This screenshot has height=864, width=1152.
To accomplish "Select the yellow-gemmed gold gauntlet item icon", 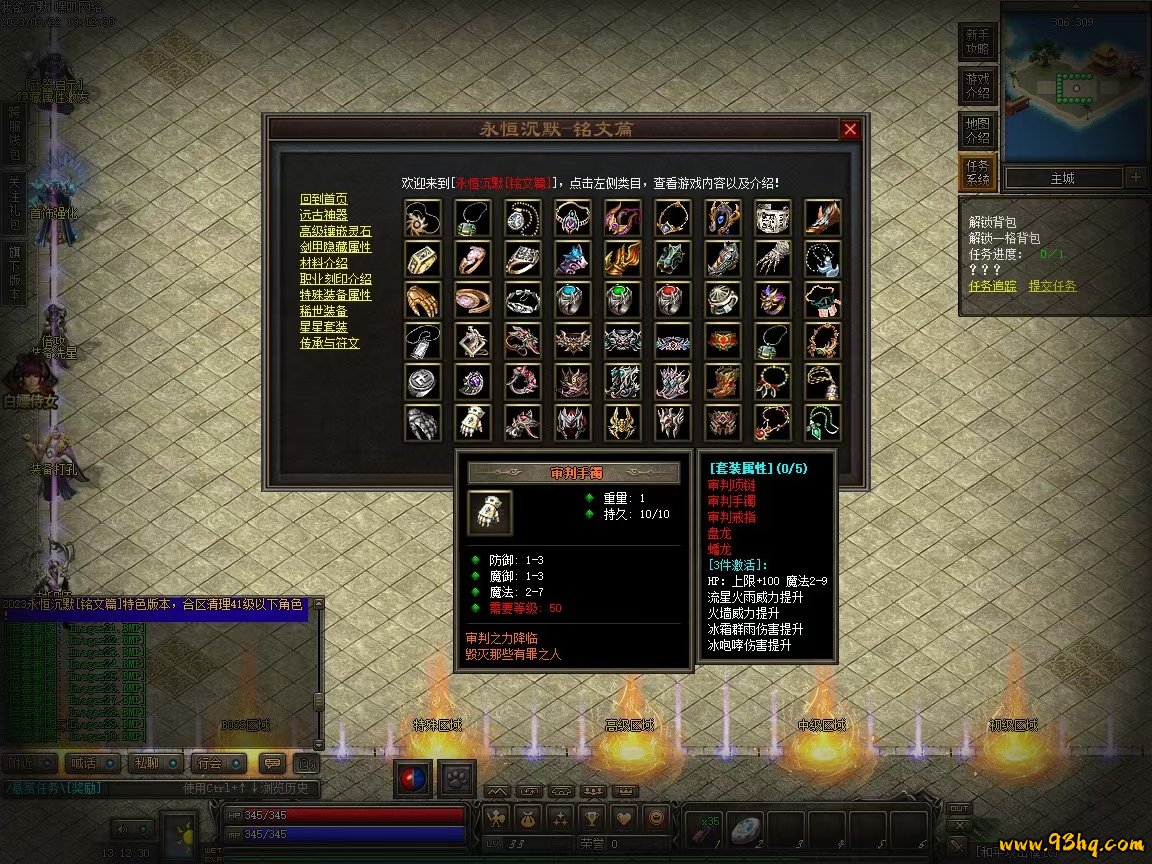I will click(473, 423).
